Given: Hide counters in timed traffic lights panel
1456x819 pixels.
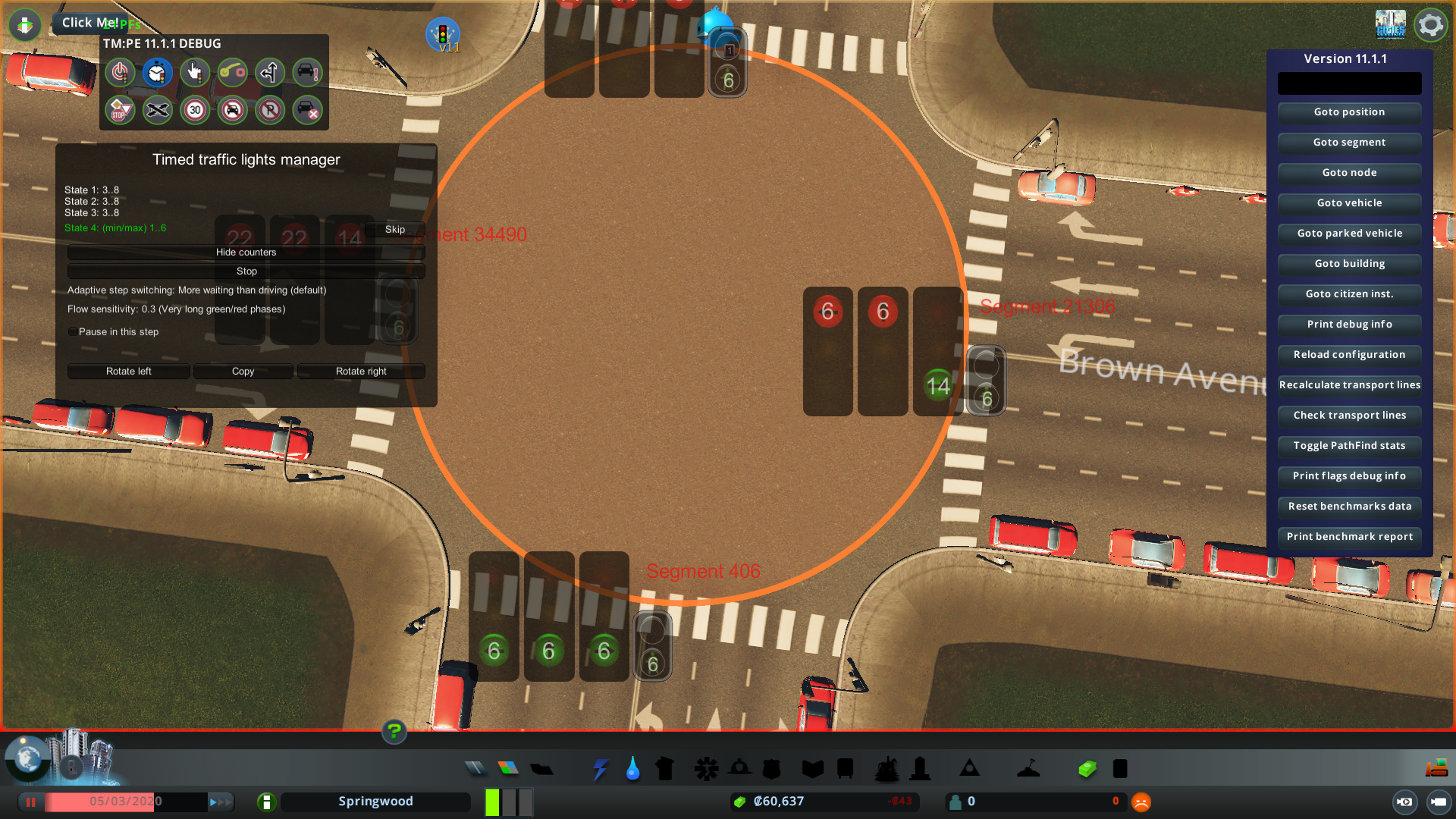Looking at the screenshot, I should pyautogui.click(x=246, y=253).
